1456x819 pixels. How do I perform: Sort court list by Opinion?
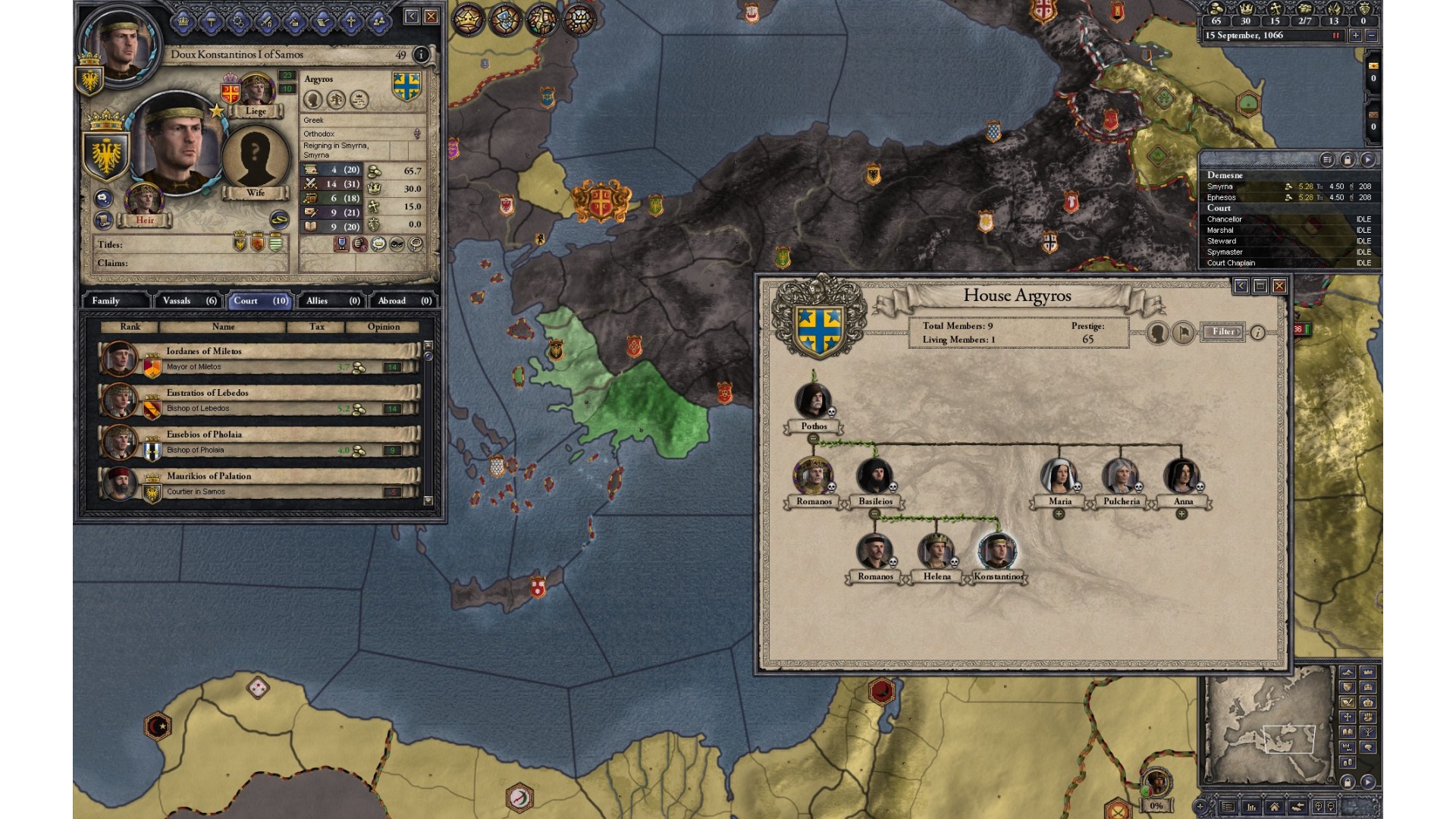coord(383,327)
